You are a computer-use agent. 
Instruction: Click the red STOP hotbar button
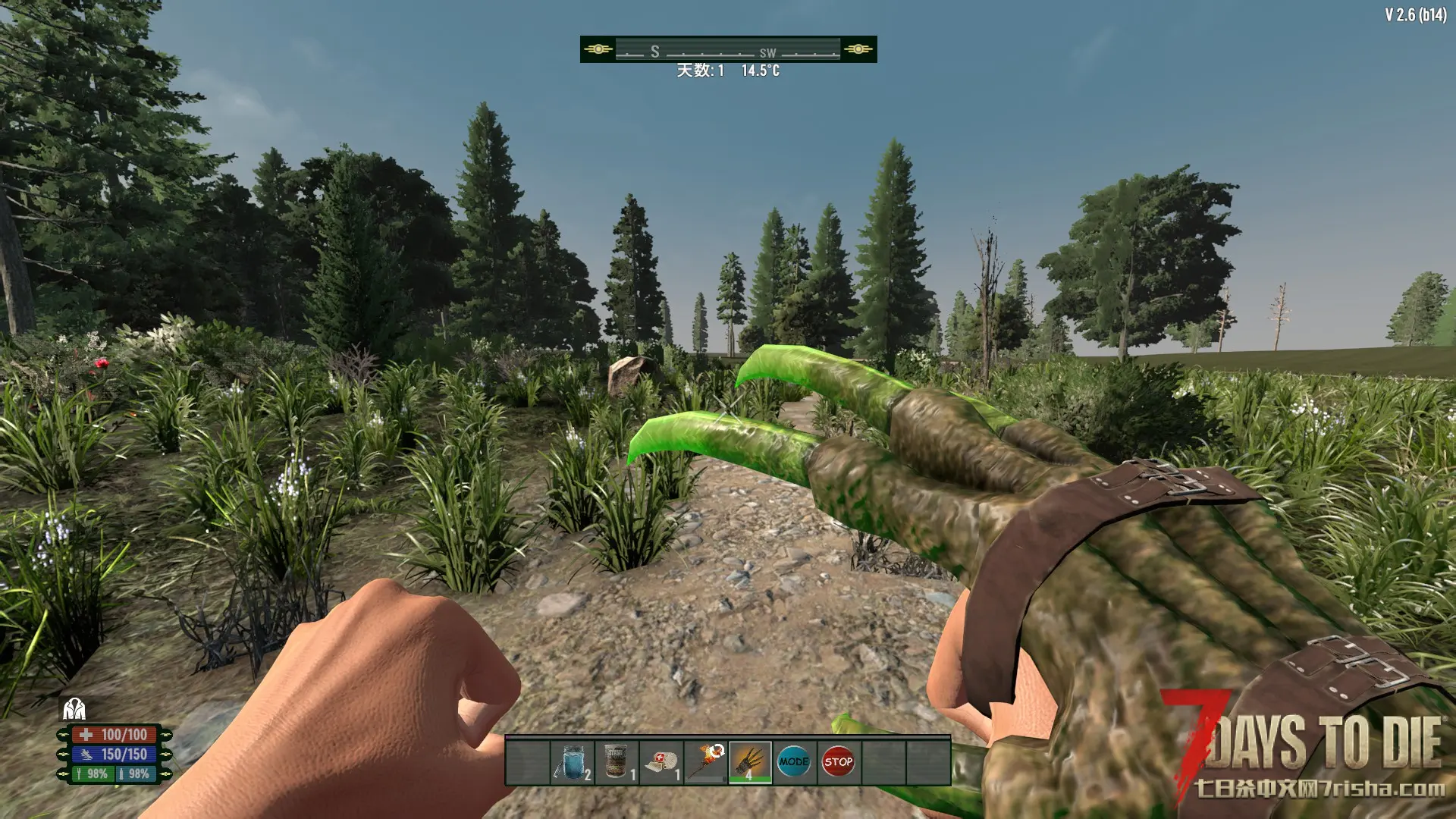pyautogui.click(x=838, y=762)
